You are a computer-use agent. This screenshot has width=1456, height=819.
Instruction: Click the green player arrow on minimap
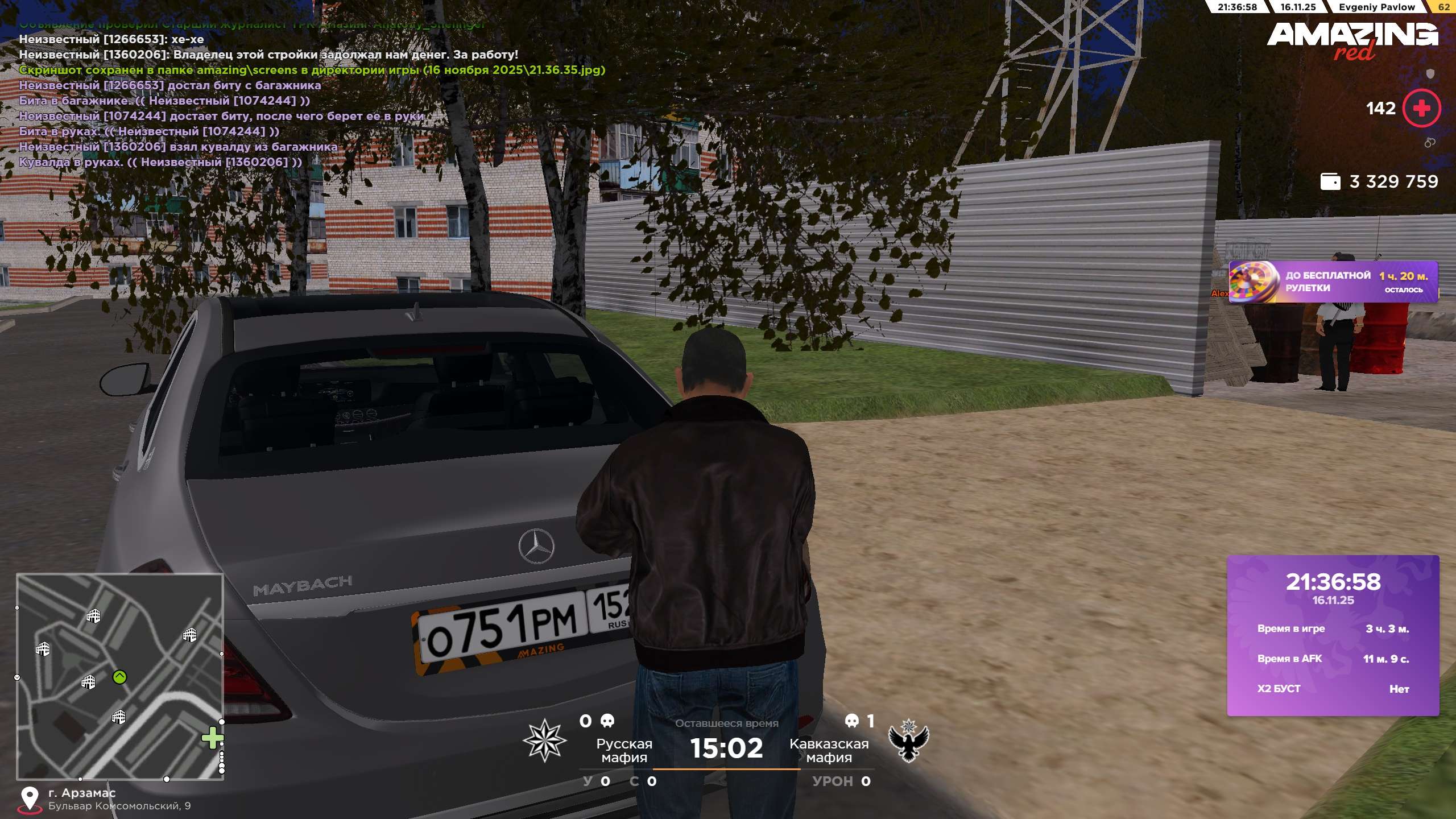click(119, 677)
